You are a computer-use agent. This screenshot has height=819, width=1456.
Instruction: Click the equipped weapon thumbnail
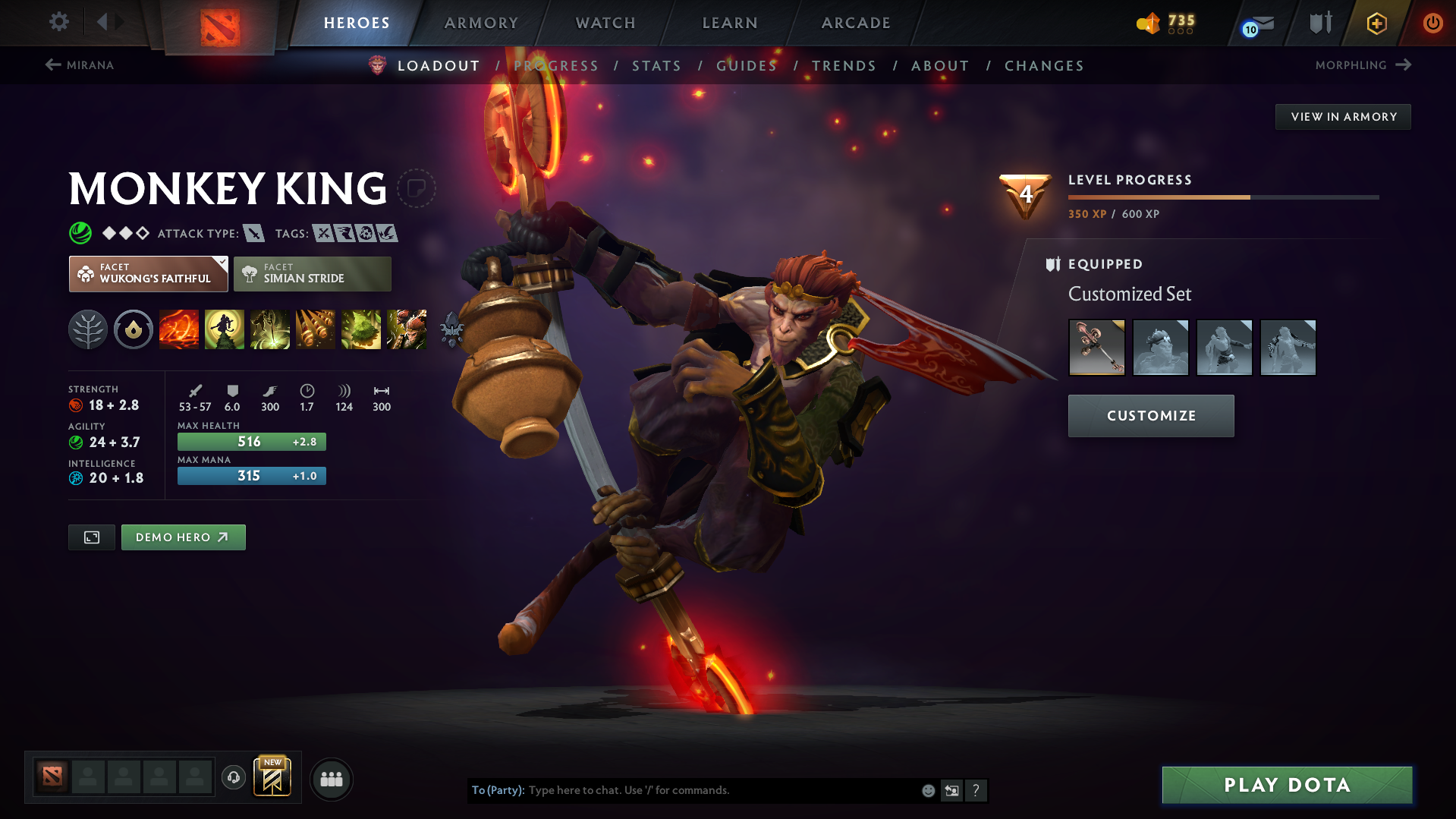1096,348
